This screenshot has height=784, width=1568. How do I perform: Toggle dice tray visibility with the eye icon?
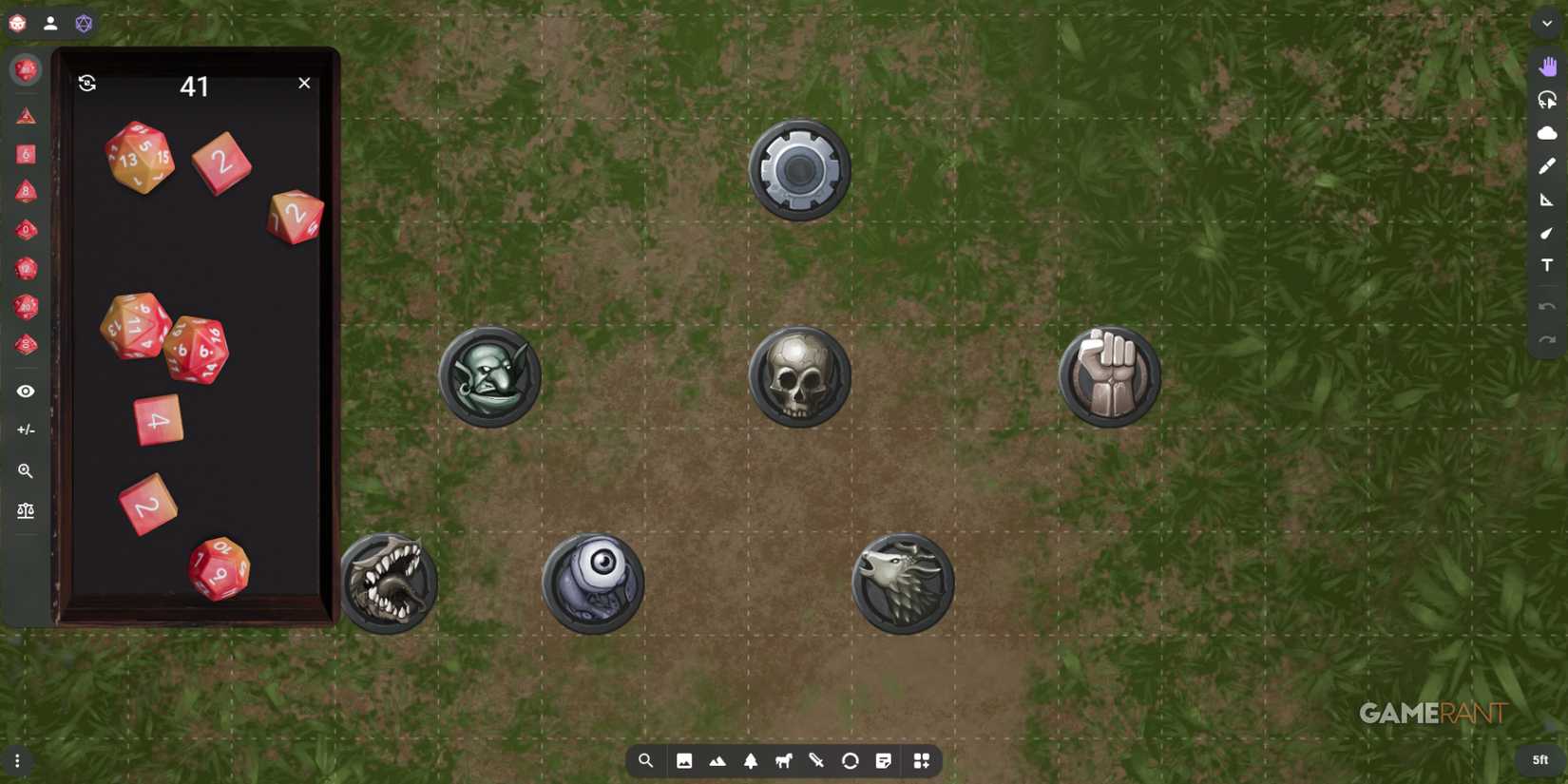pos(26,391)
